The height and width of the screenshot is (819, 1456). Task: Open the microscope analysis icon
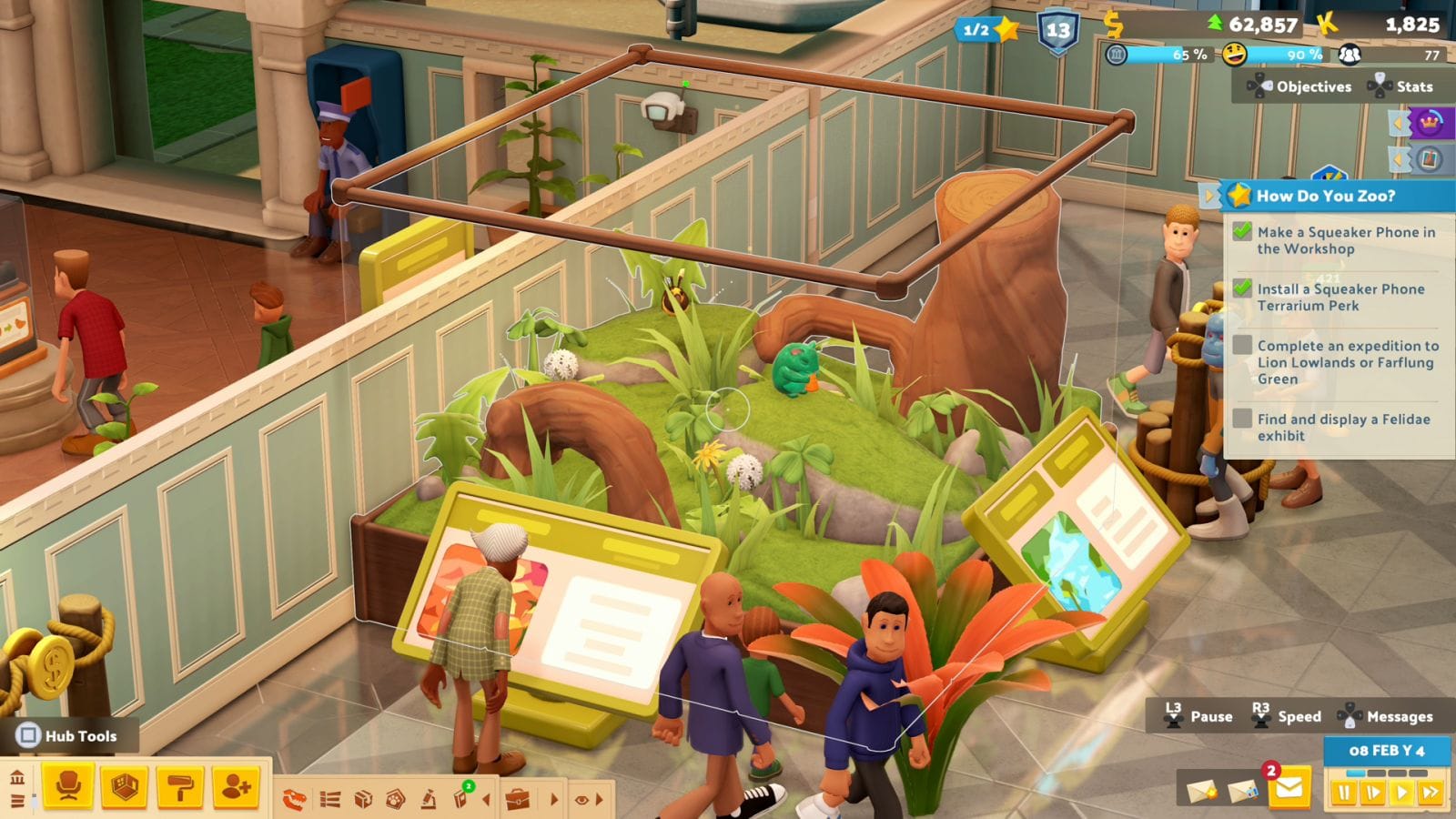click(428, 800)
